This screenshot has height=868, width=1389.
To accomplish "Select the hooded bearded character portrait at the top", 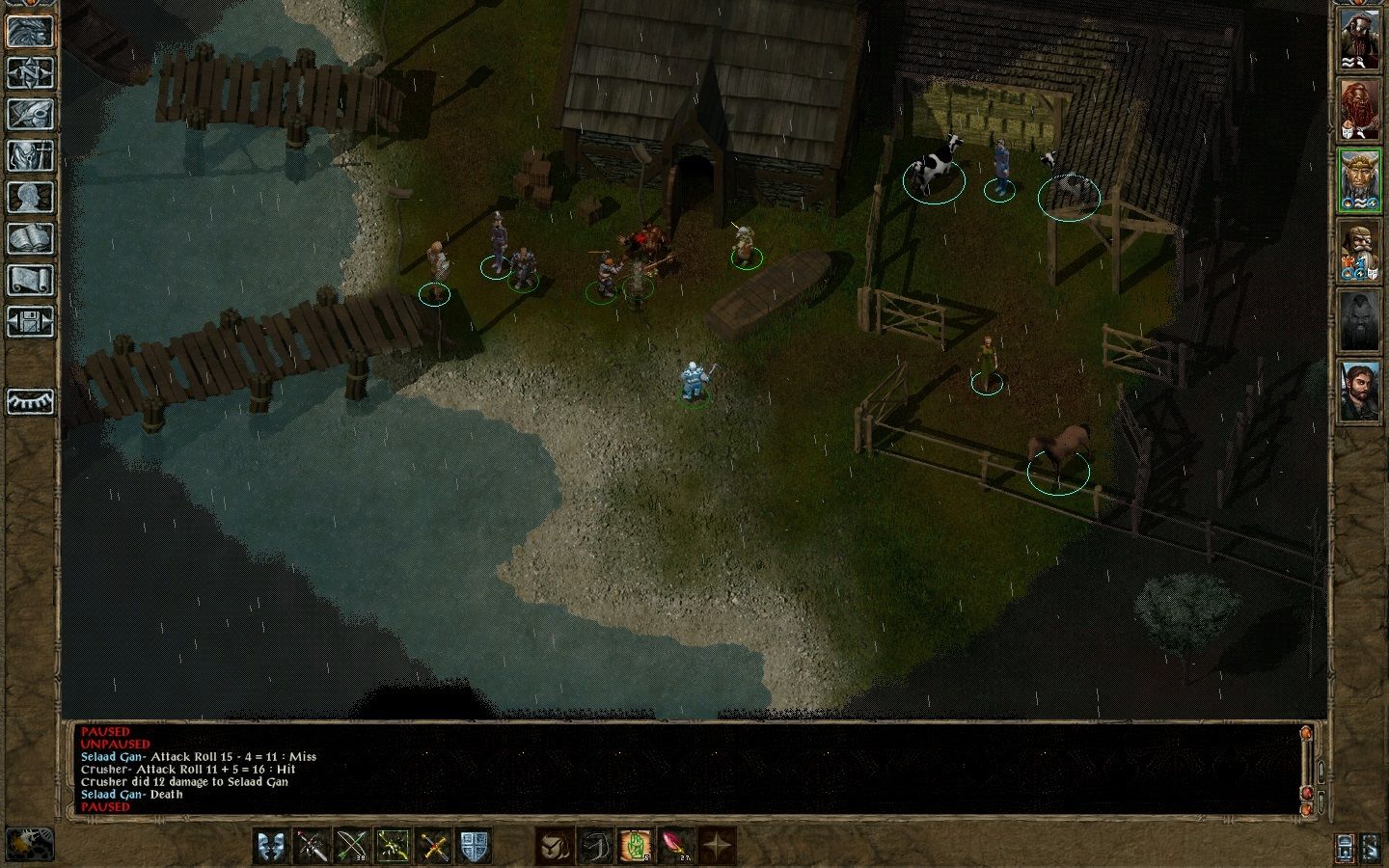I will pos(1360,42).
